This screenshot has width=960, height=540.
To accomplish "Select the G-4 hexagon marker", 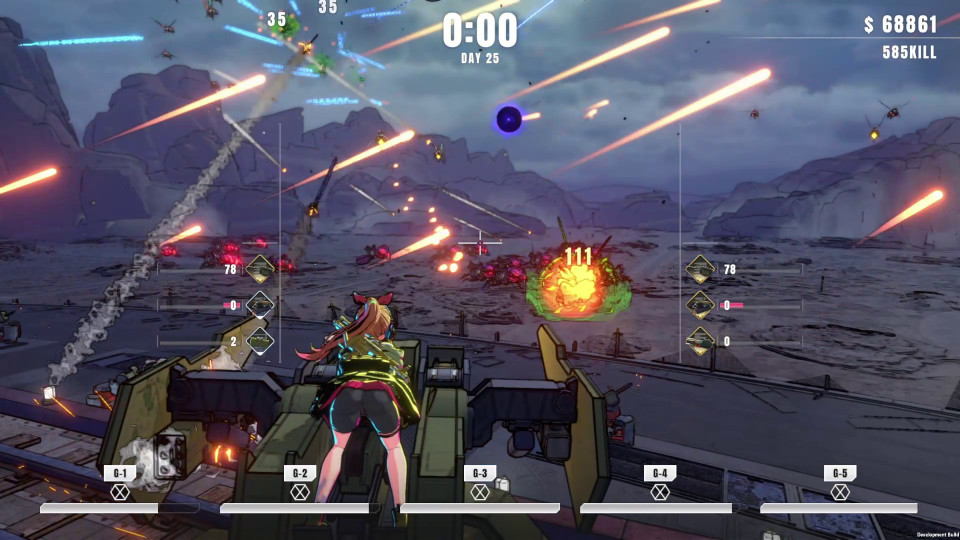I will pos(660,492).
